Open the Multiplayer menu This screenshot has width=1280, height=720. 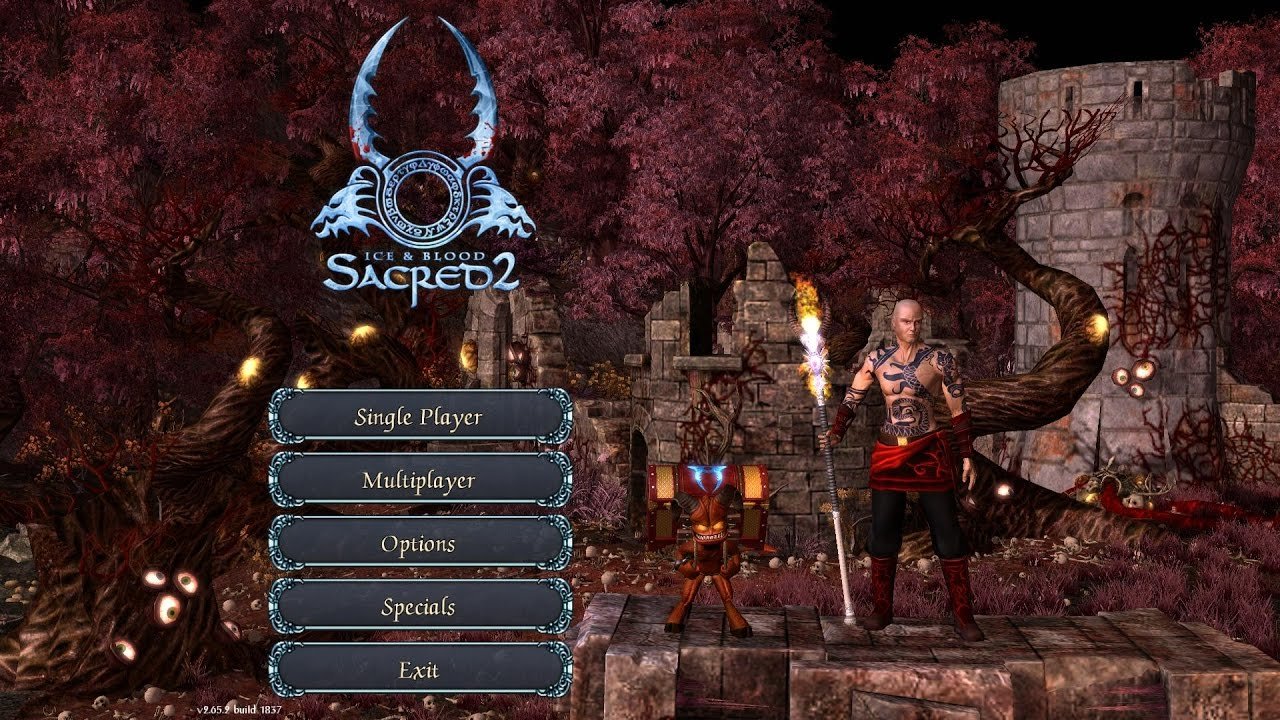pos(419,480)
